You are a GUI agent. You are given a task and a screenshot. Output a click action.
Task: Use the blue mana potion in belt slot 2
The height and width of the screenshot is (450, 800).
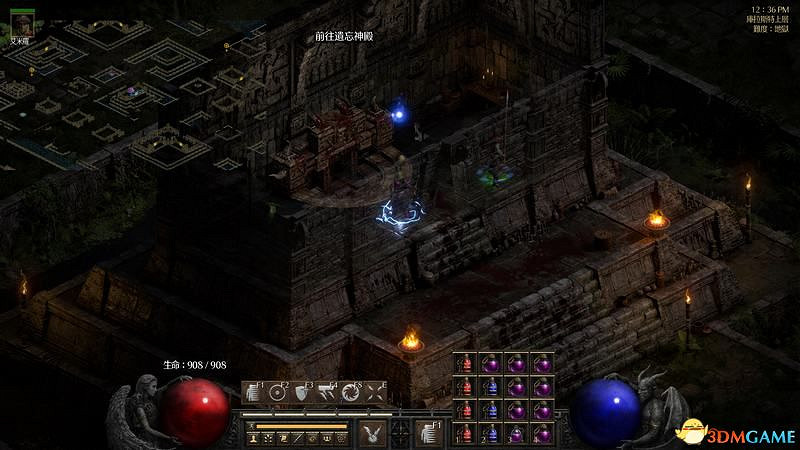tap(491, 433)
